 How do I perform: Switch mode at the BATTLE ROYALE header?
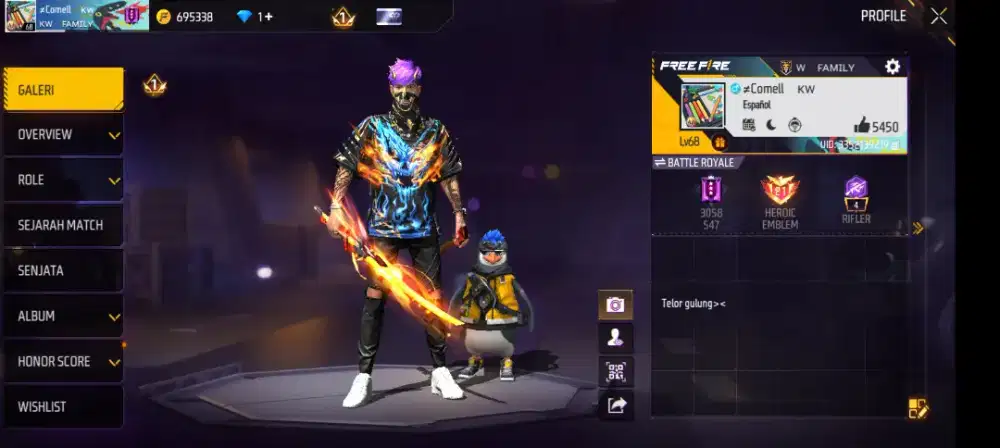[x=694, y=162]
